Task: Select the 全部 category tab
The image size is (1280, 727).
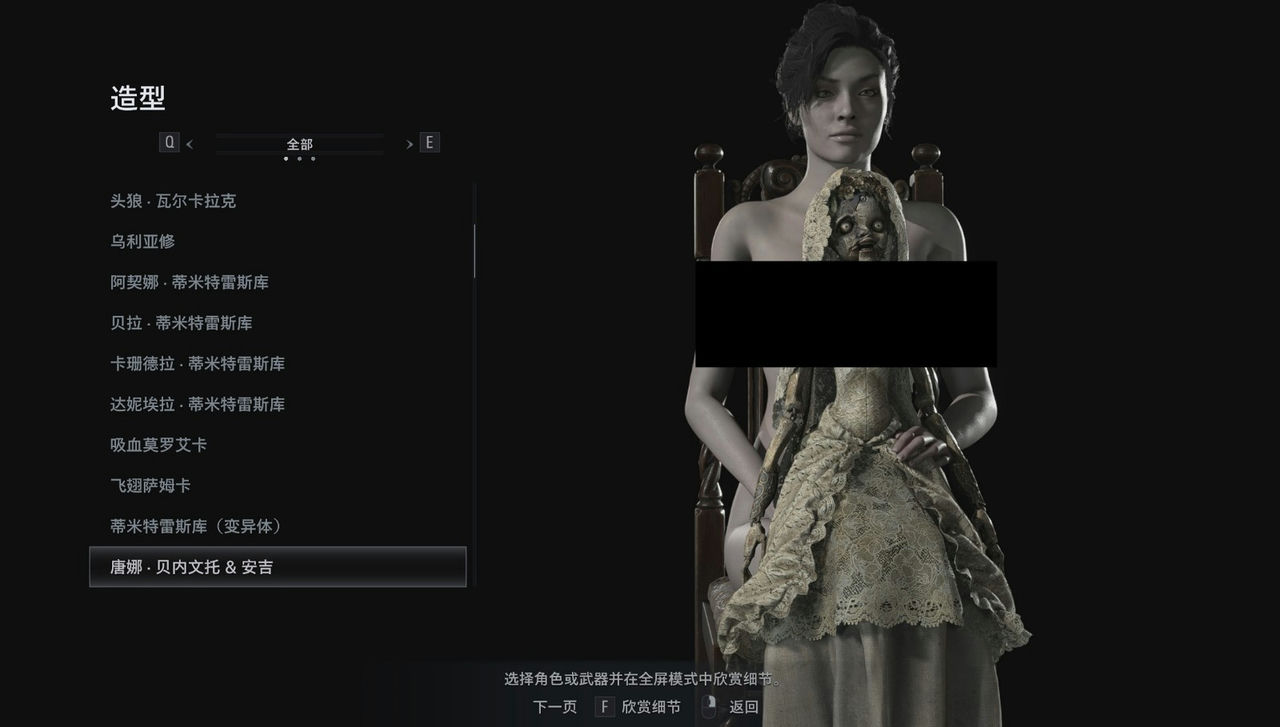Action: [x=299, y=144]
